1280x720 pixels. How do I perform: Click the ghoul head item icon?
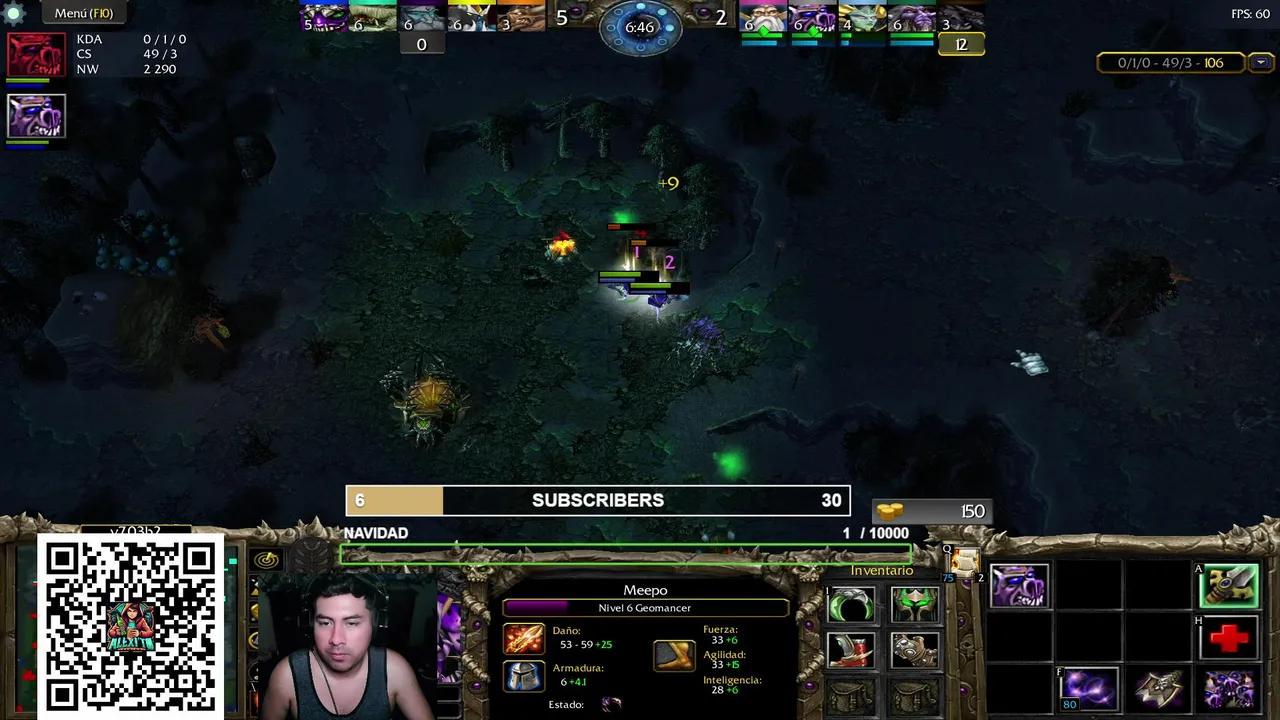[1020, 585]
